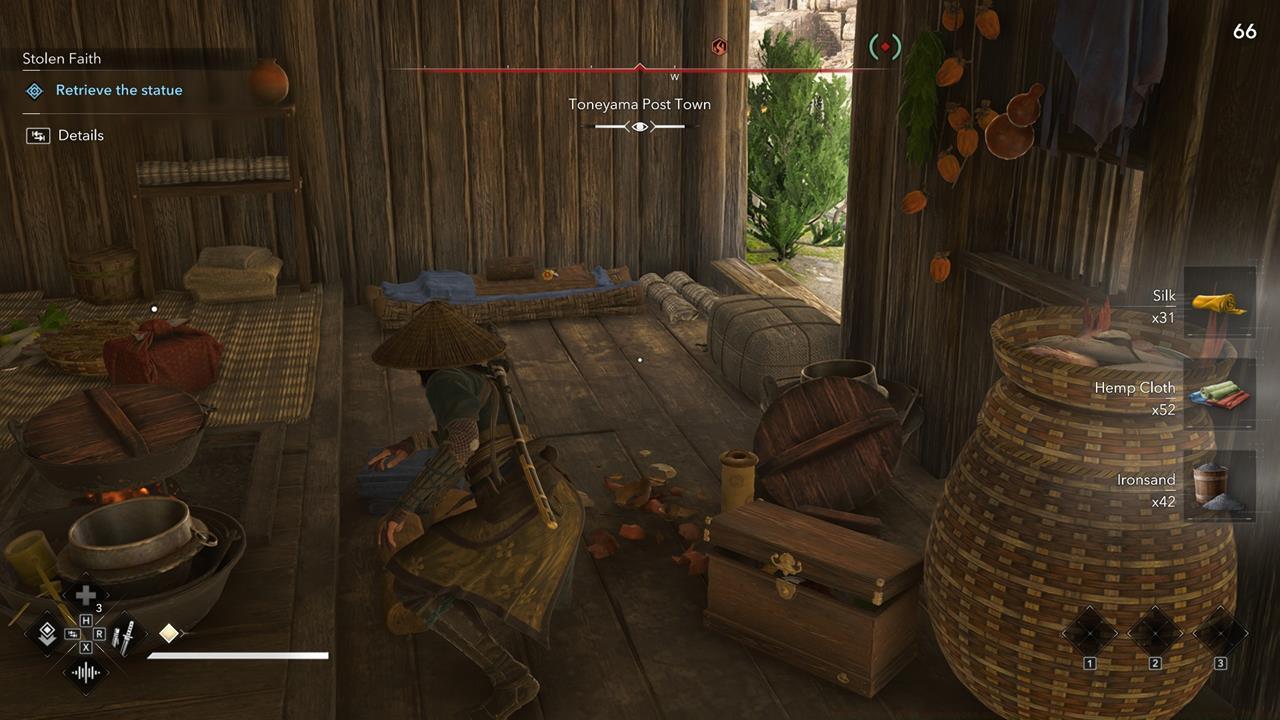The width and height of the screenshot is (1280, 720).
Task: Expand the chevron beside the gold resolve diamond
Action: point(183,633)
